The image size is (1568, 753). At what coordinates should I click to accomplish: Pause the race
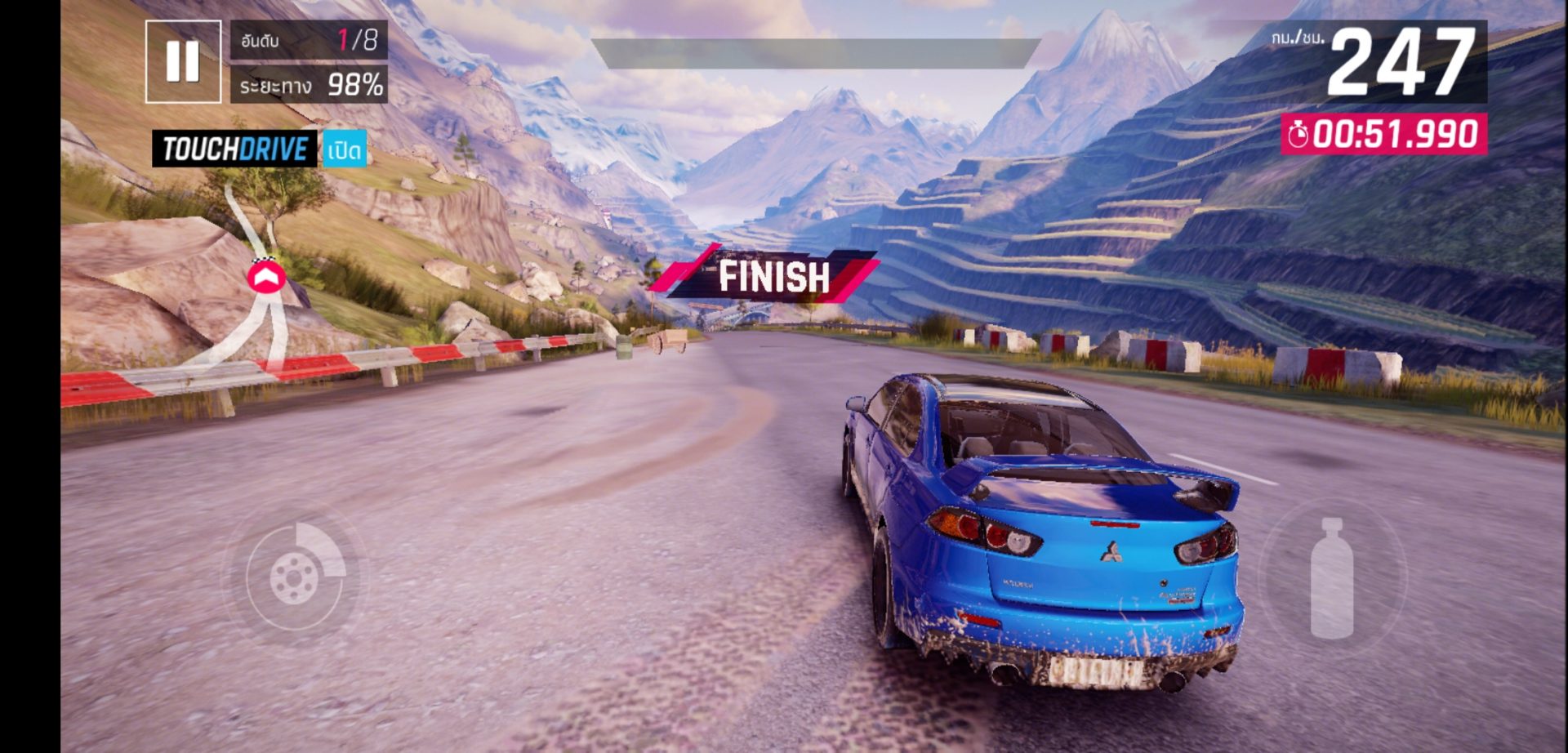183,61
